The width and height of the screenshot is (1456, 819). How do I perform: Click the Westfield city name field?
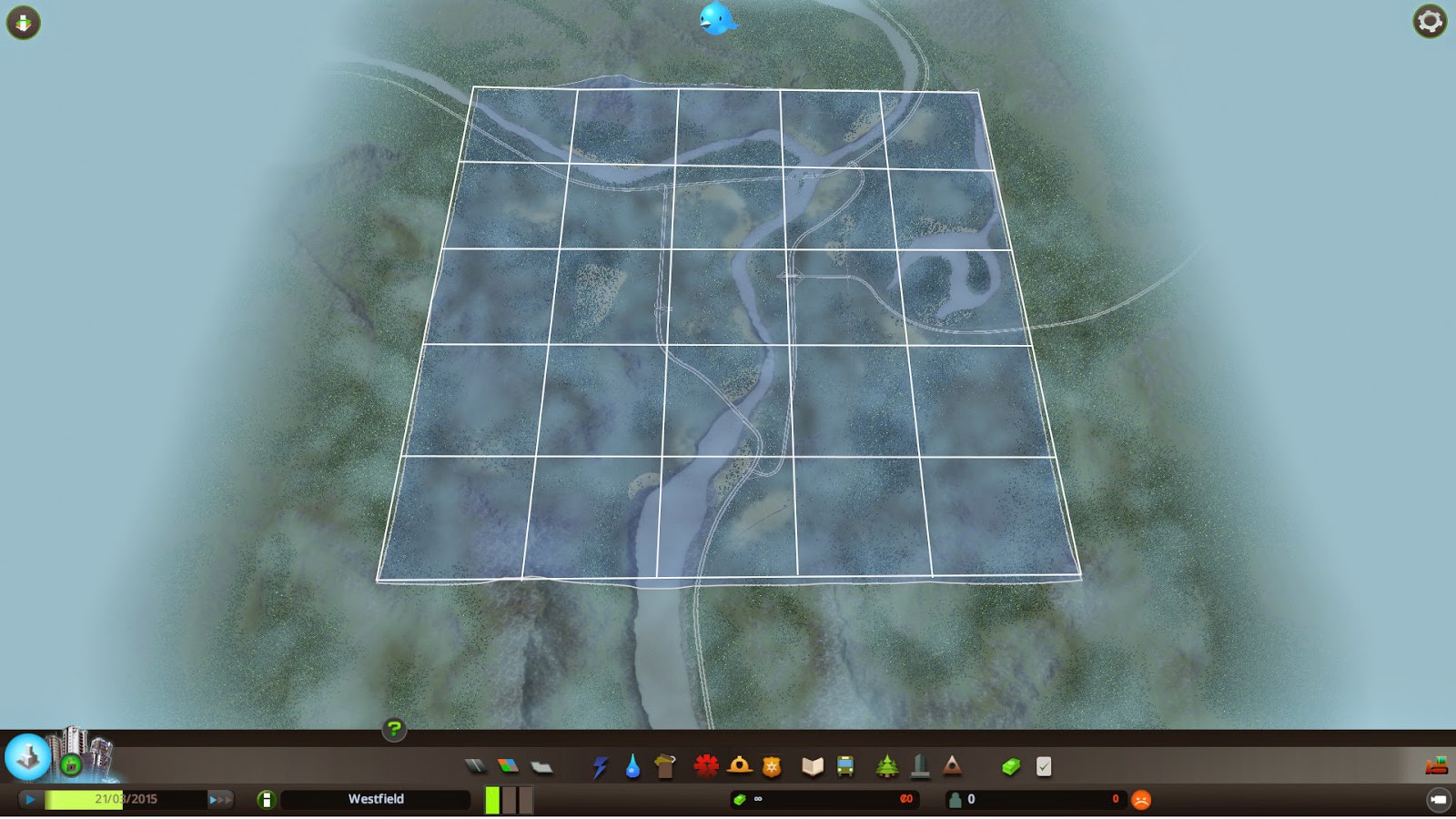point(375,799)
